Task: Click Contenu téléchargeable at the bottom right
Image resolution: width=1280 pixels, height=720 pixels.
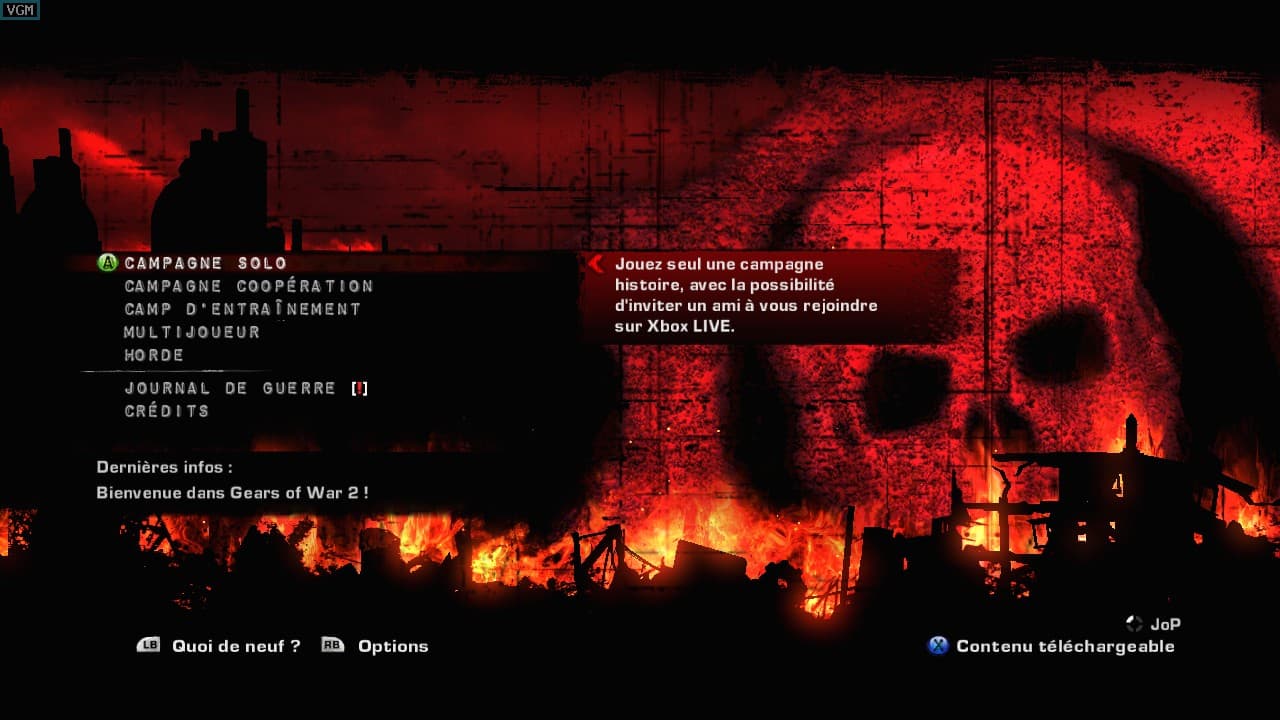Action: pos(1065,647)
